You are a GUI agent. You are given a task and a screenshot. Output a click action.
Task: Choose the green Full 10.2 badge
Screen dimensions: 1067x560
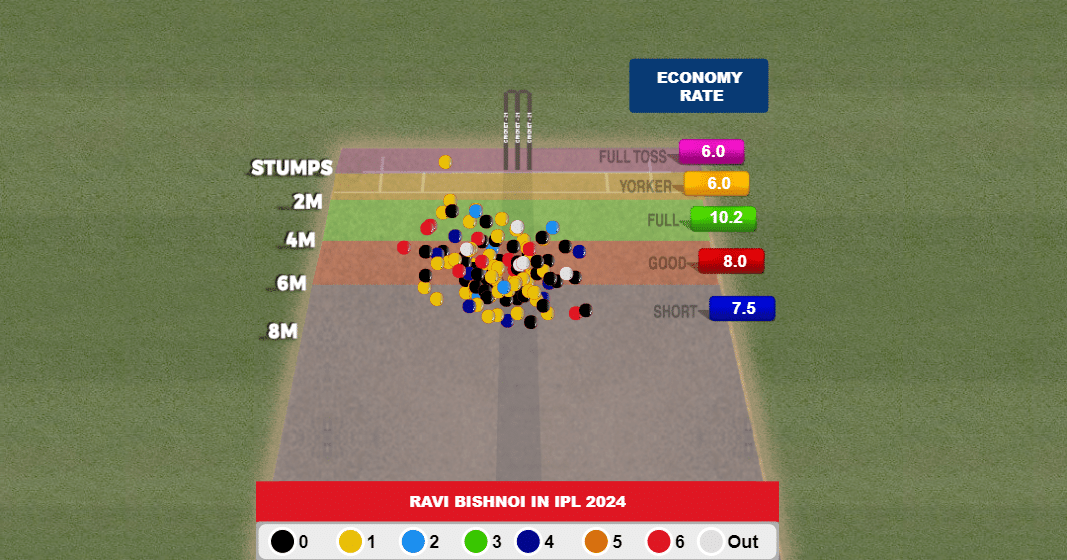[x=722, y=218]
